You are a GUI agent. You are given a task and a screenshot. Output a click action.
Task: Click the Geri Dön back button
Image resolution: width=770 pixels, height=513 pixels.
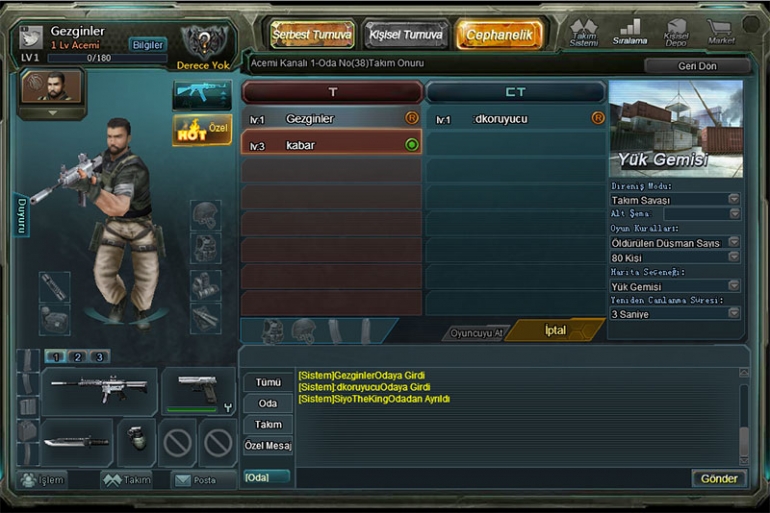[697, 66]
